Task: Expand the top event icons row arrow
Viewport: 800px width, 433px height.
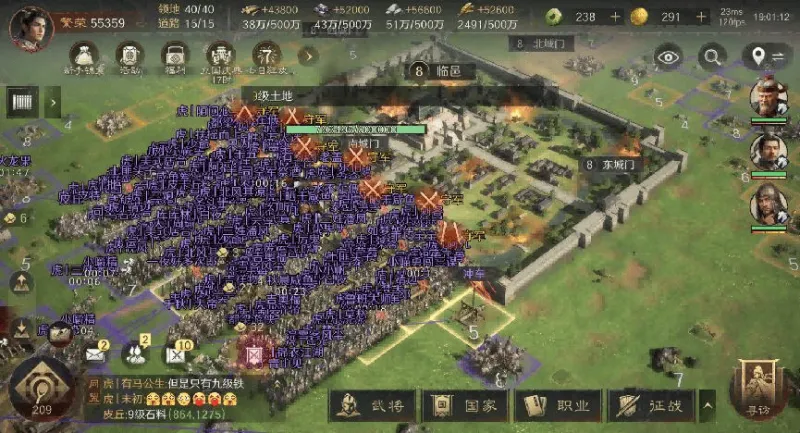Action: 308,57
